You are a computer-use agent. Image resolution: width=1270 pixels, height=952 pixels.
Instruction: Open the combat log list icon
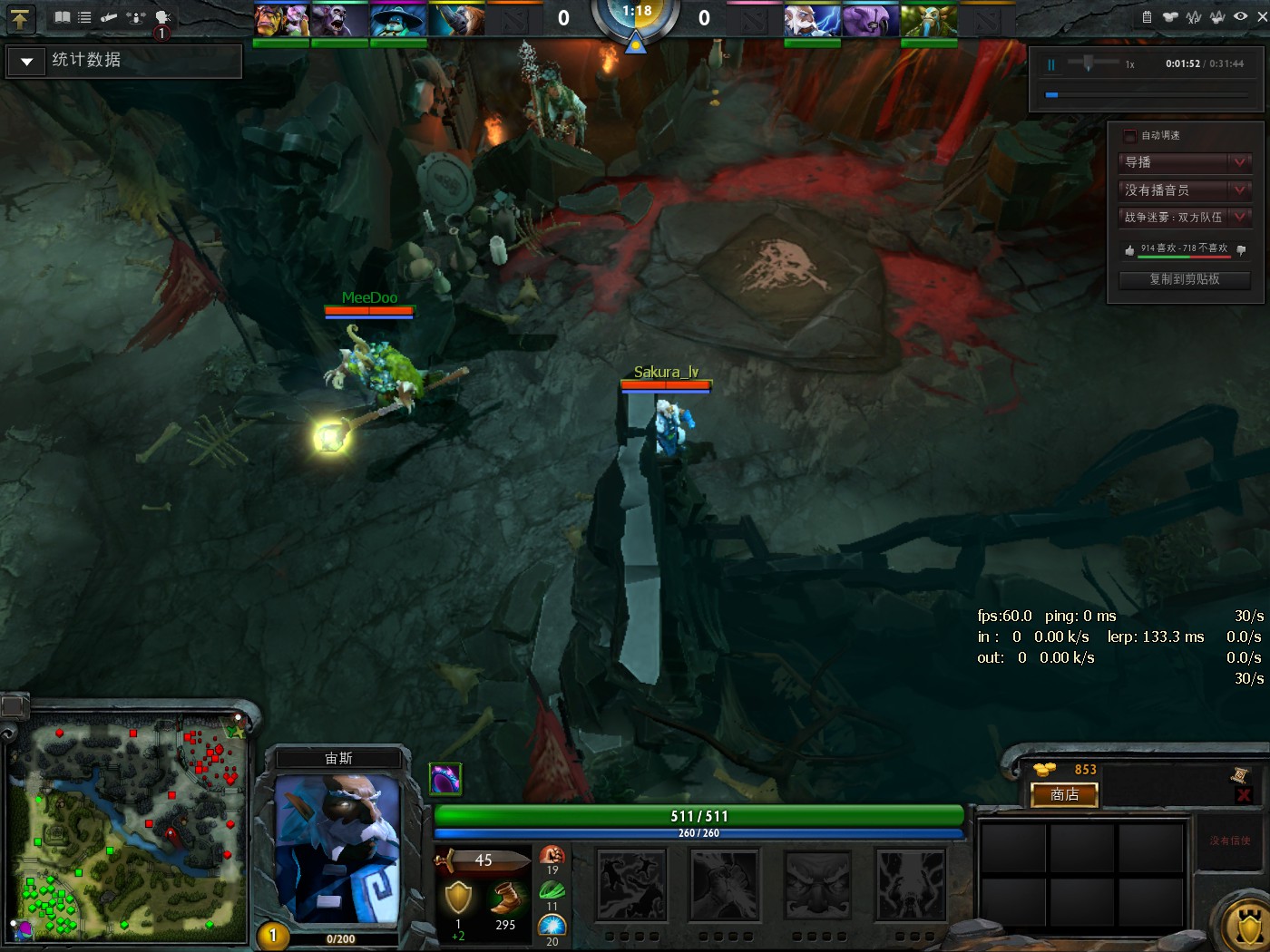[83, 16]
